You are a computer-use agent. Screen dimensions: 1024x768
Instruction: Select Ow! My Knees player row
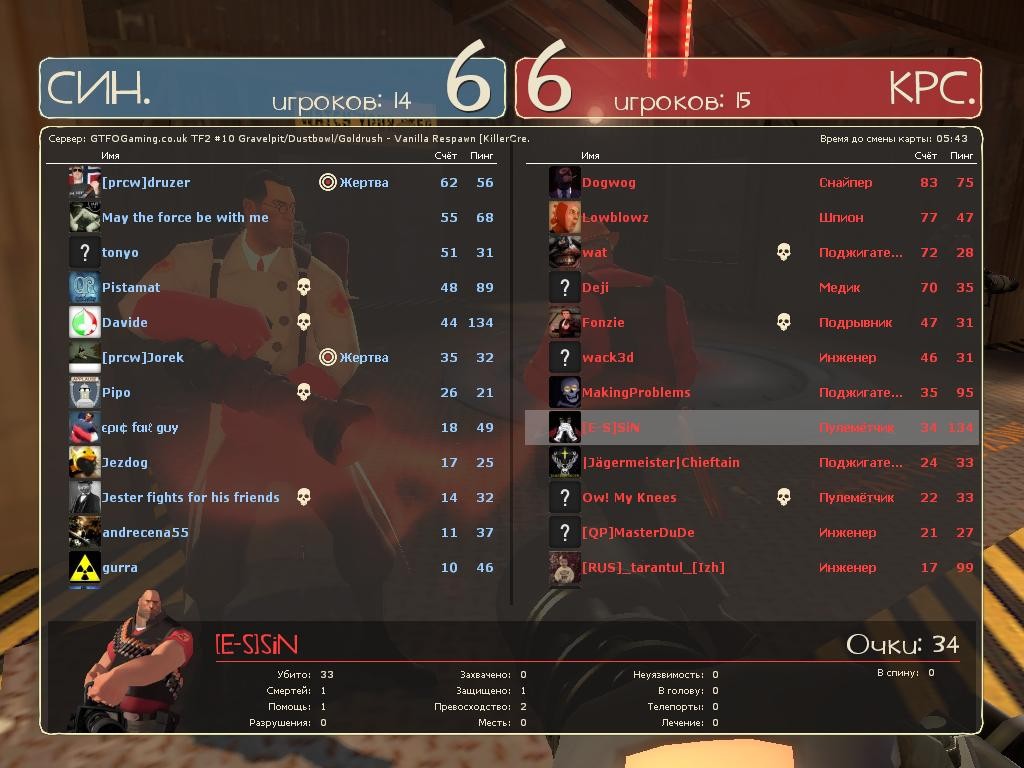pos(629,498)
